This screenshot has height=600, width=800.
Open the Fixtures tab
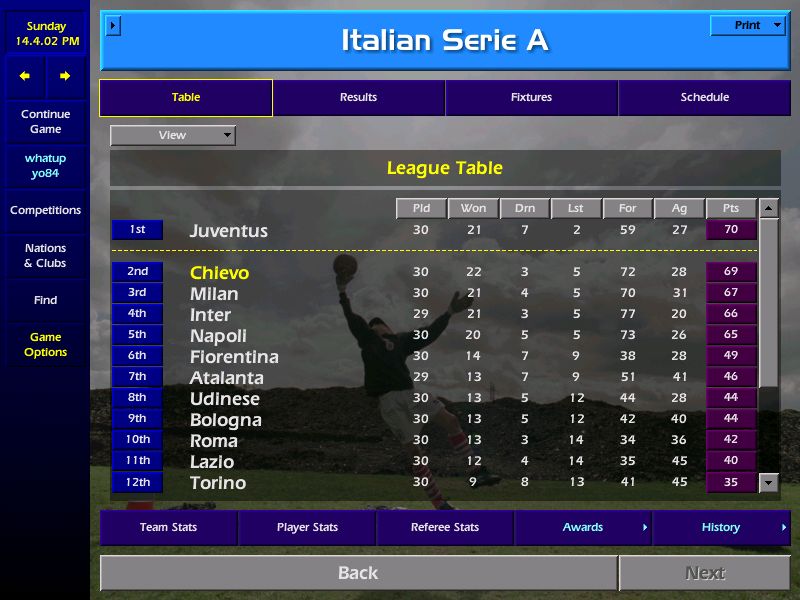pos(531,98)
